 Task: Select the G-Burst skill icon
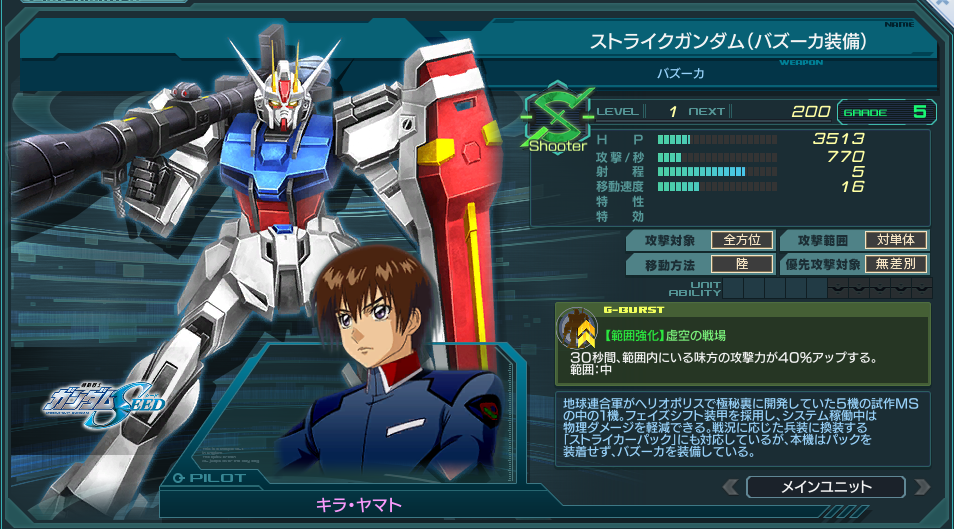[x=577, y=329]
